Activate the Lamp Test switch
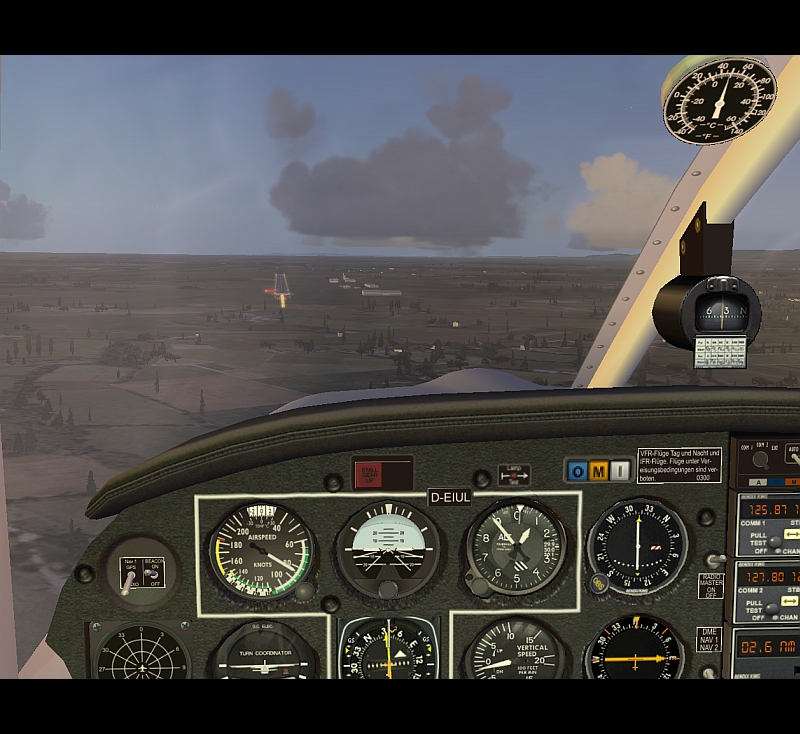 [513, 475]
